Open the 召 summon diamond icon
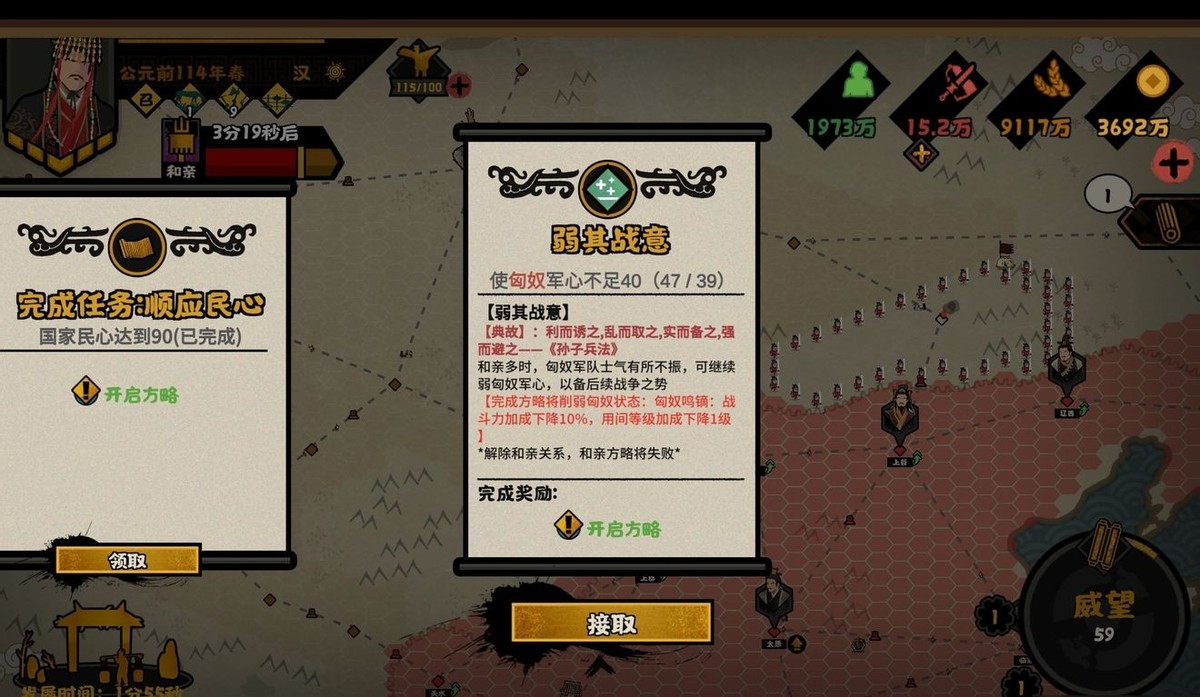This screenshot has height=697, width=1200. (x=147, y=100)
